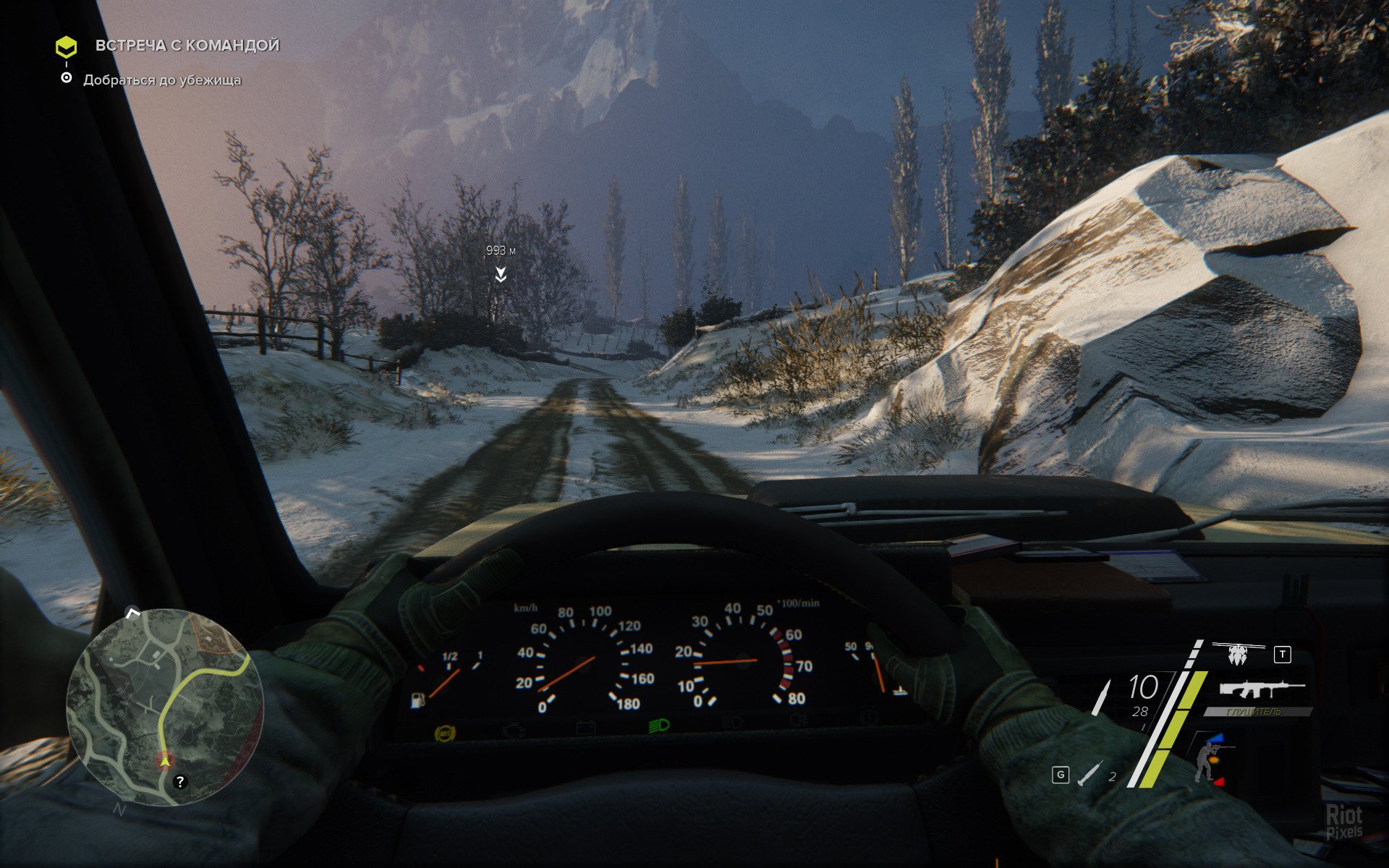Open the circular minimap
This screenshot has height=868, width=1389.
[x=164, y=707]
